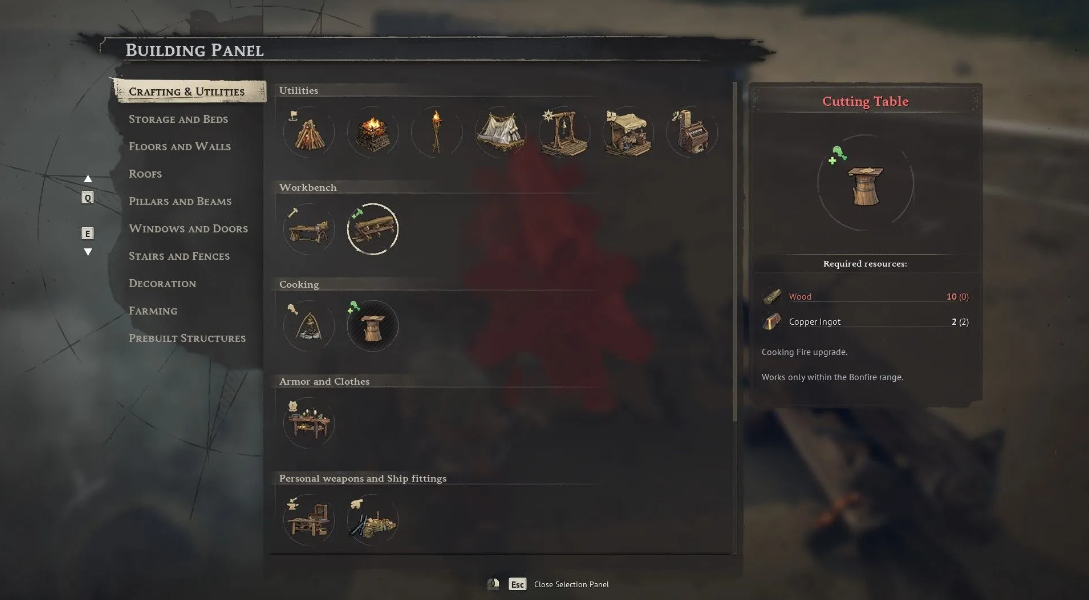Choose the Stairs and Fences category
Viewport: 1089px width, 600px height.
tap(179, 256)
